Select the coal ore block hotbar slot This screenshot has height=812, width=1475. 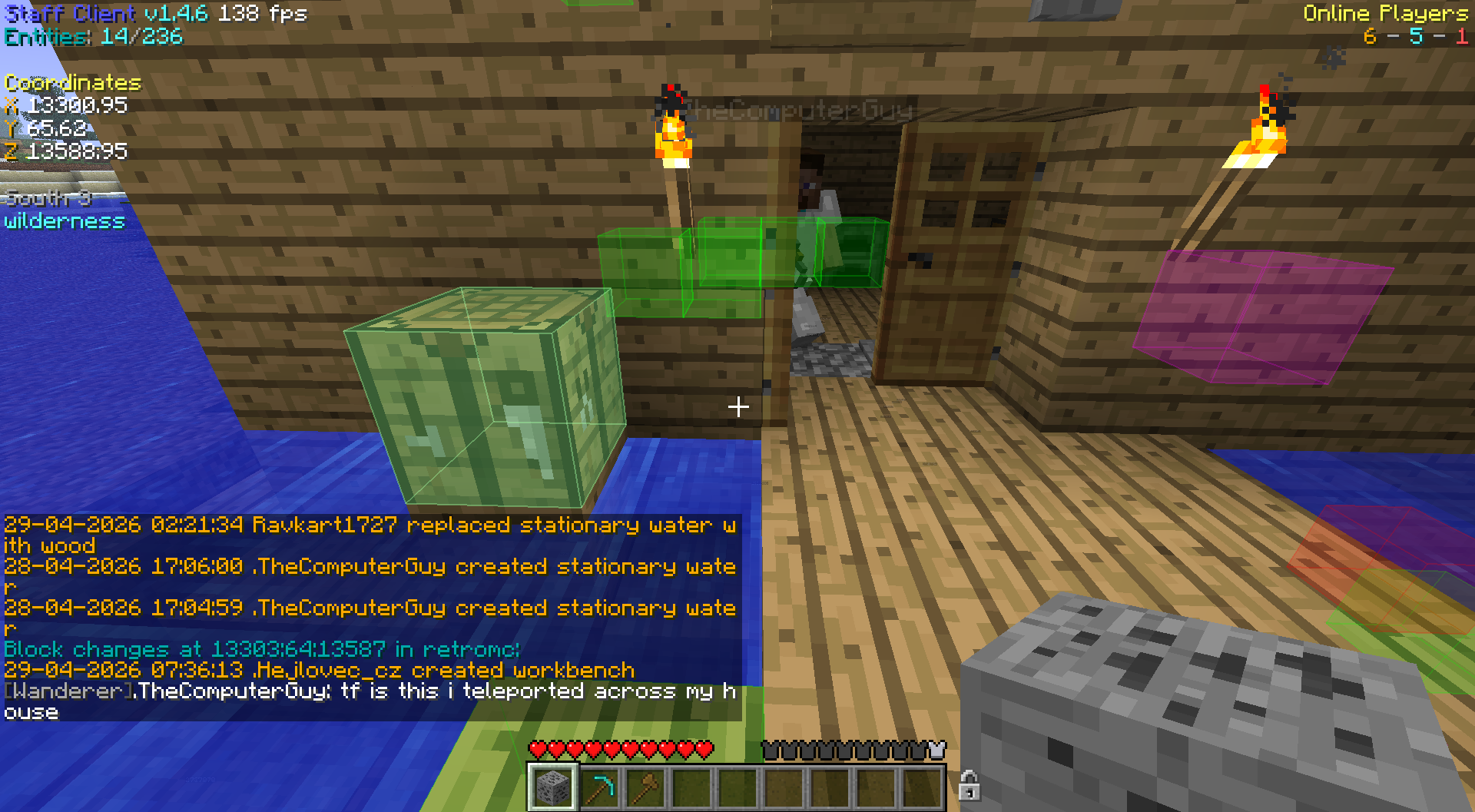click(x=552, y=787)
